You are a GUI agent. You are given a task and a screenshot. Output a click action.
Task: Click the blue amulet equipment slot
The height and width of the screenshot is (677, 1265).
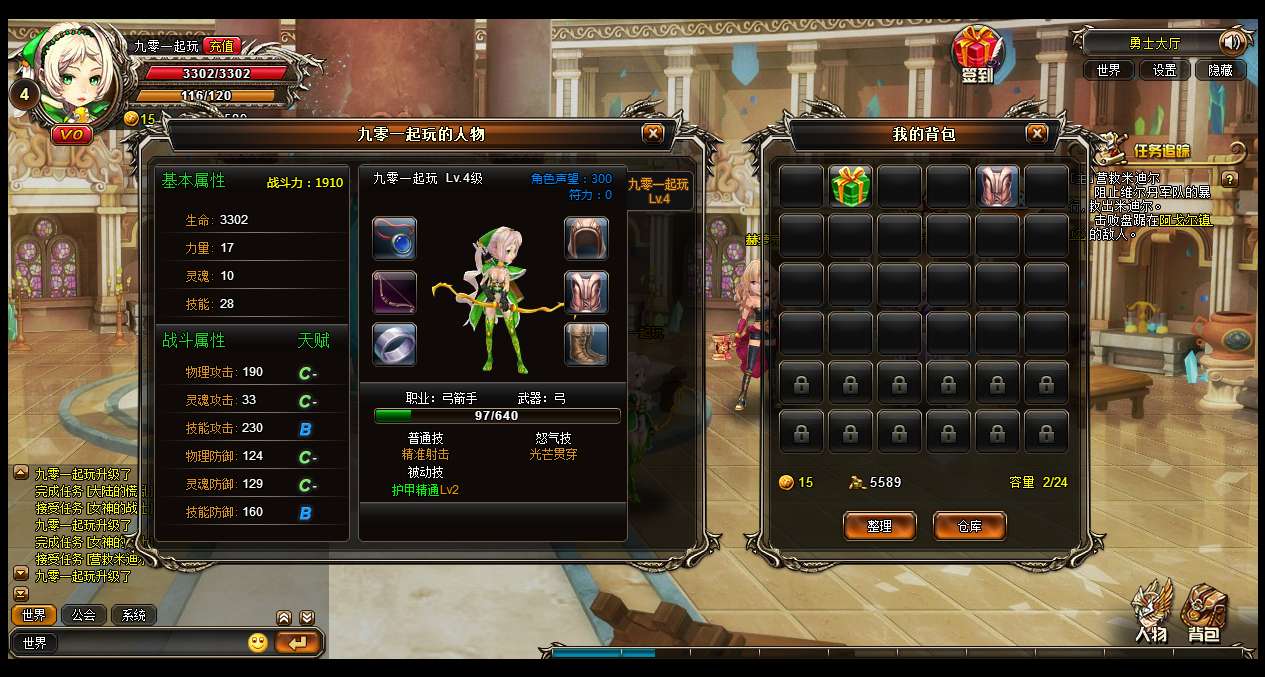coord(395,239)
